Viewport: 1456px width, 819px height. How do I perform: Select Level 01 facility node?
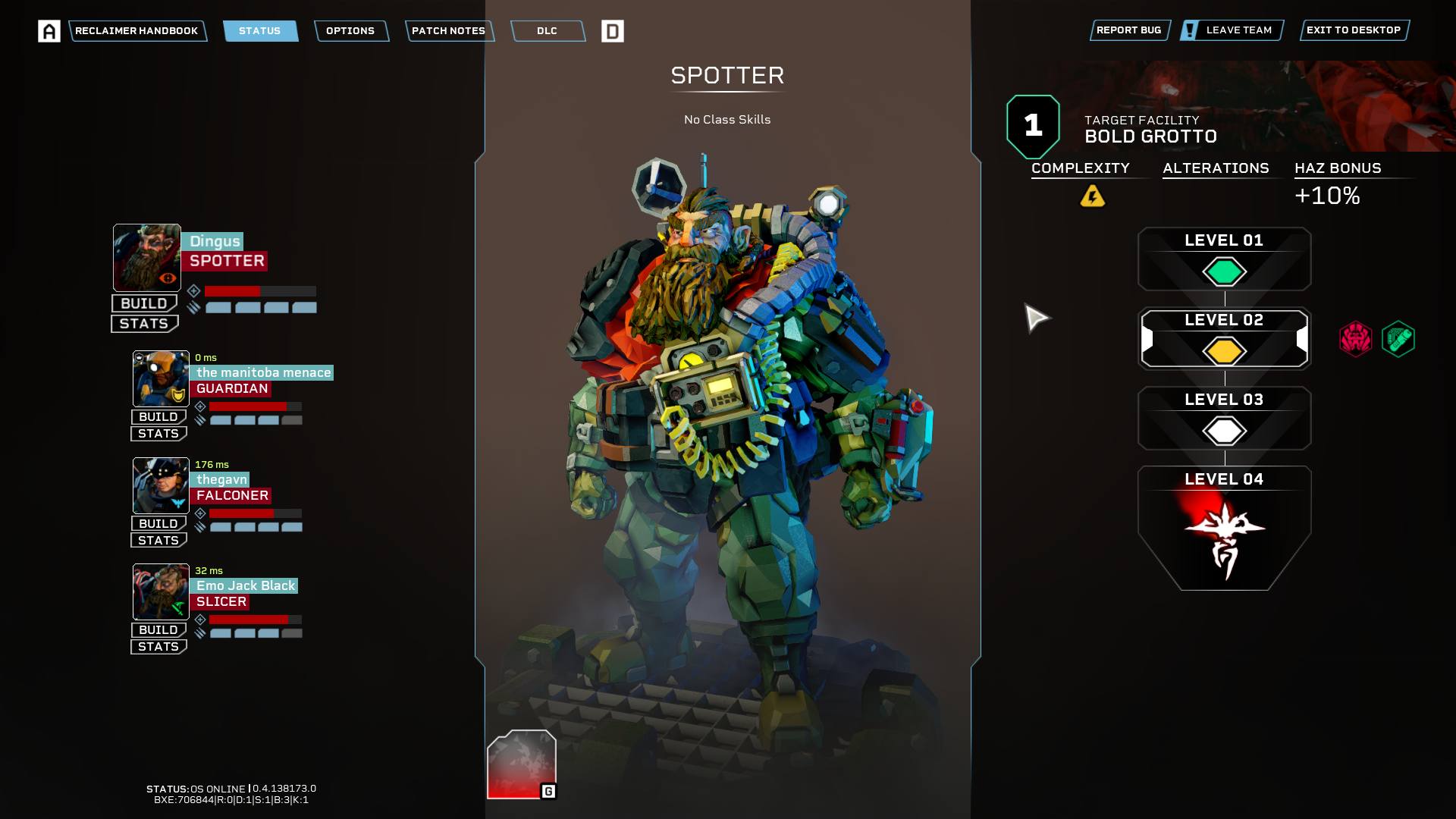(x=1224, y=259)
